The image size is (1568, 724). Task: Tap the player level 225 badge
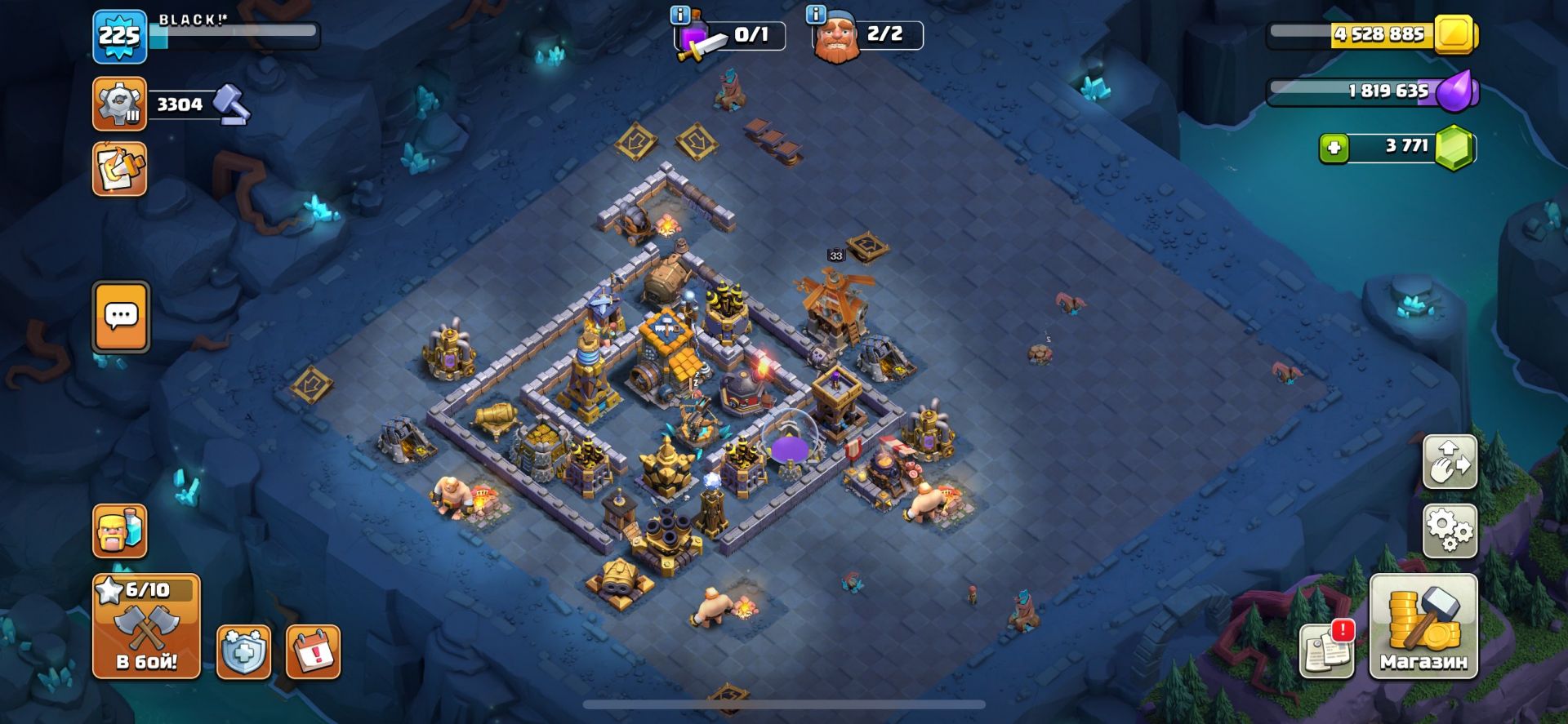(119, 37)
